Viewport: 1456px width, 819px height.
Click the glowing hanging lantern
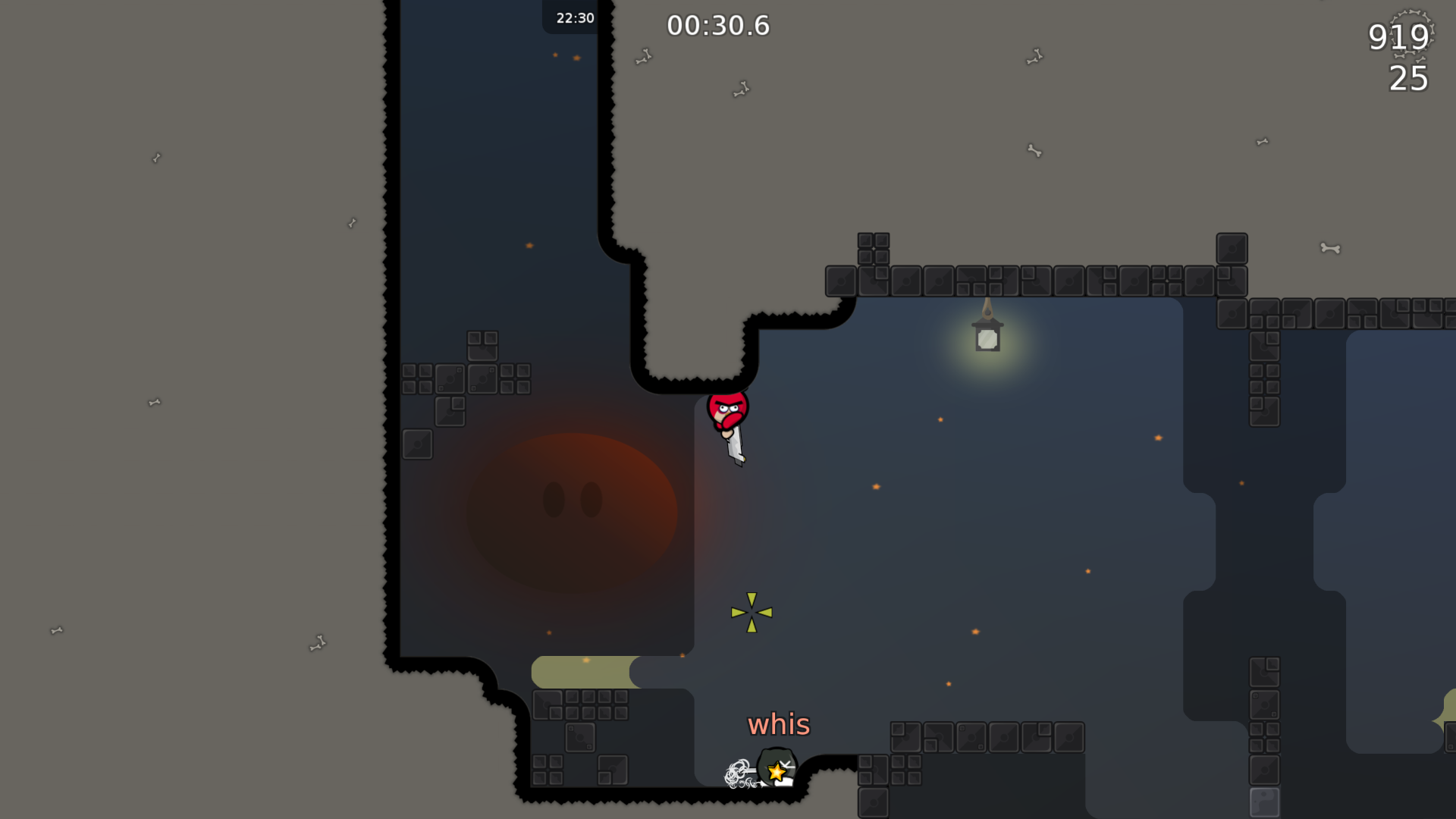coord(987,339)
